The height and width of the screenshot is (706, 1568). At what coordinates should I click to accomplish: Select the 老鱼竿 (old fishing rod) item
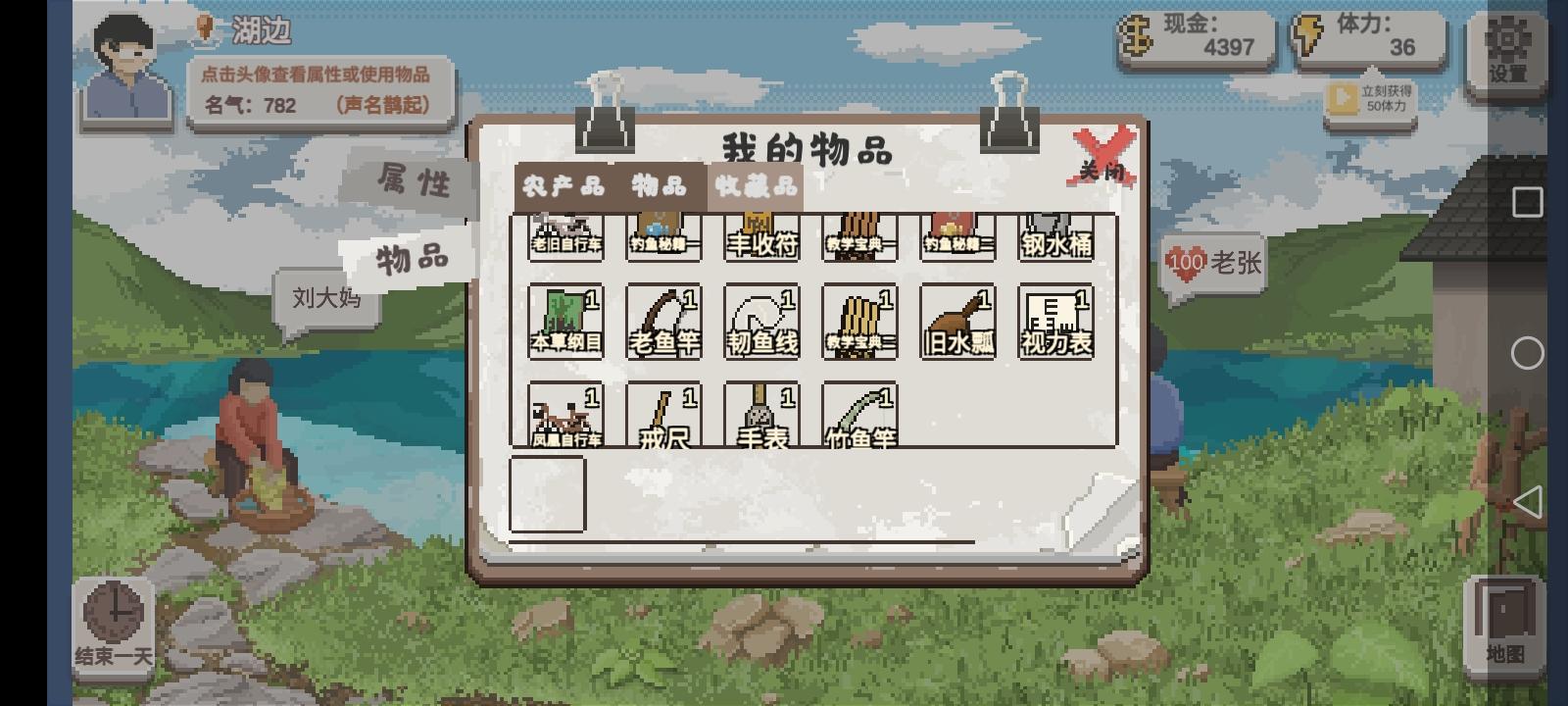[663, 319]
